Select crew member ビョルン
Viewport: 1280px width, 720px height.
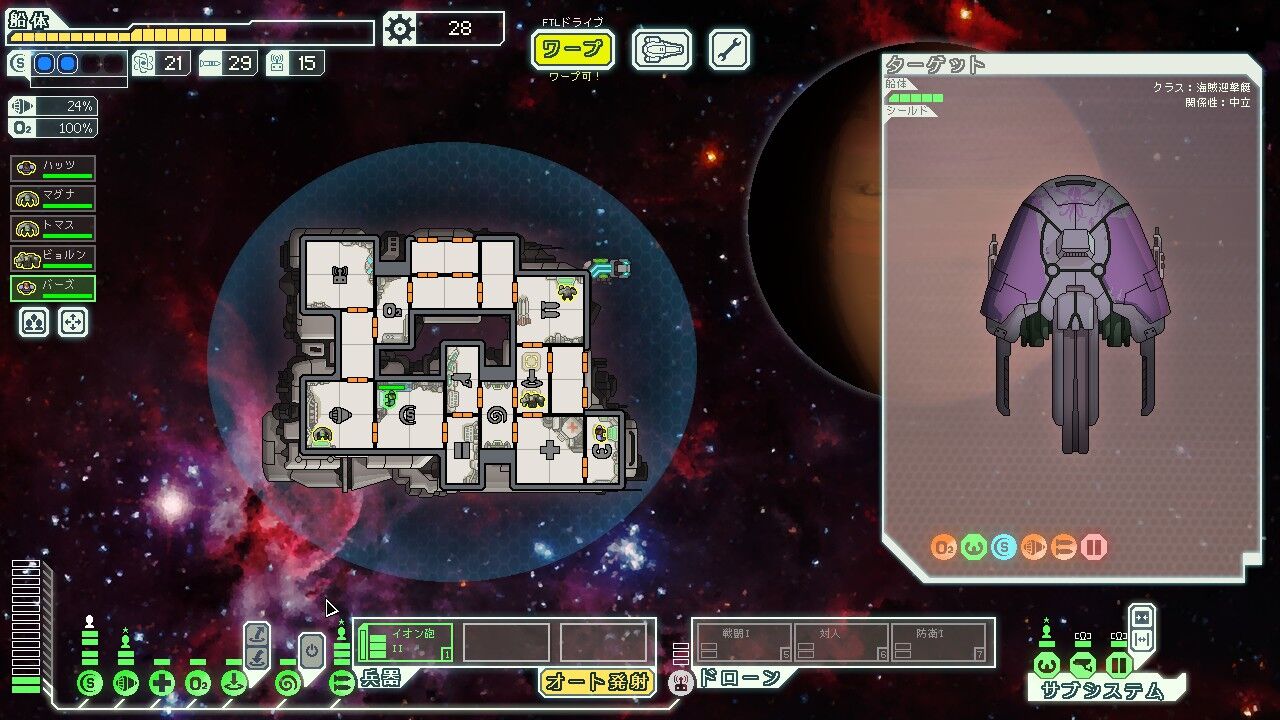pos(53,258)
